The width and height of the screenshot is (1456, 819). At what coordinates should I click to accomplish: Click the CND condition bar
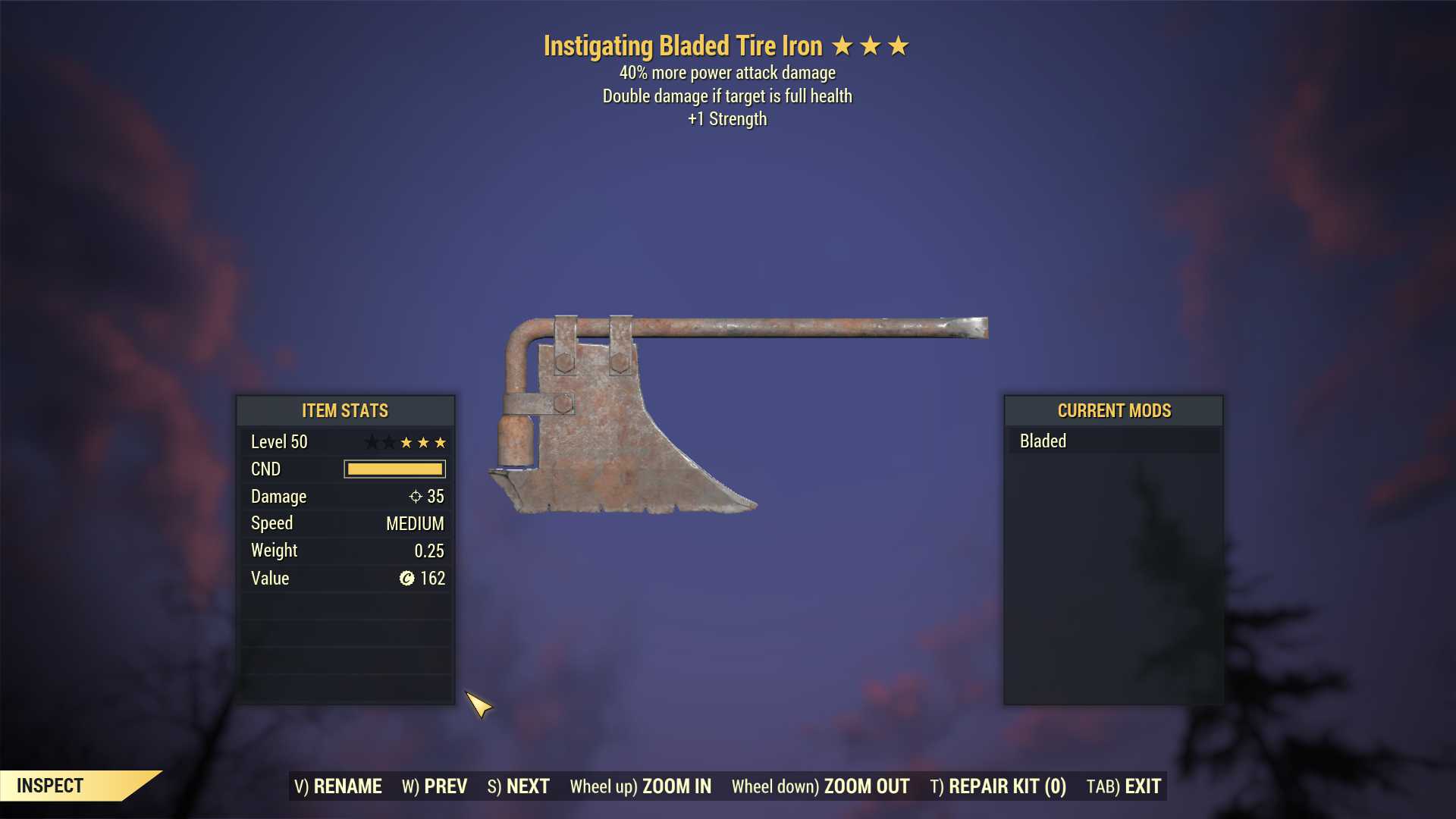394,469
